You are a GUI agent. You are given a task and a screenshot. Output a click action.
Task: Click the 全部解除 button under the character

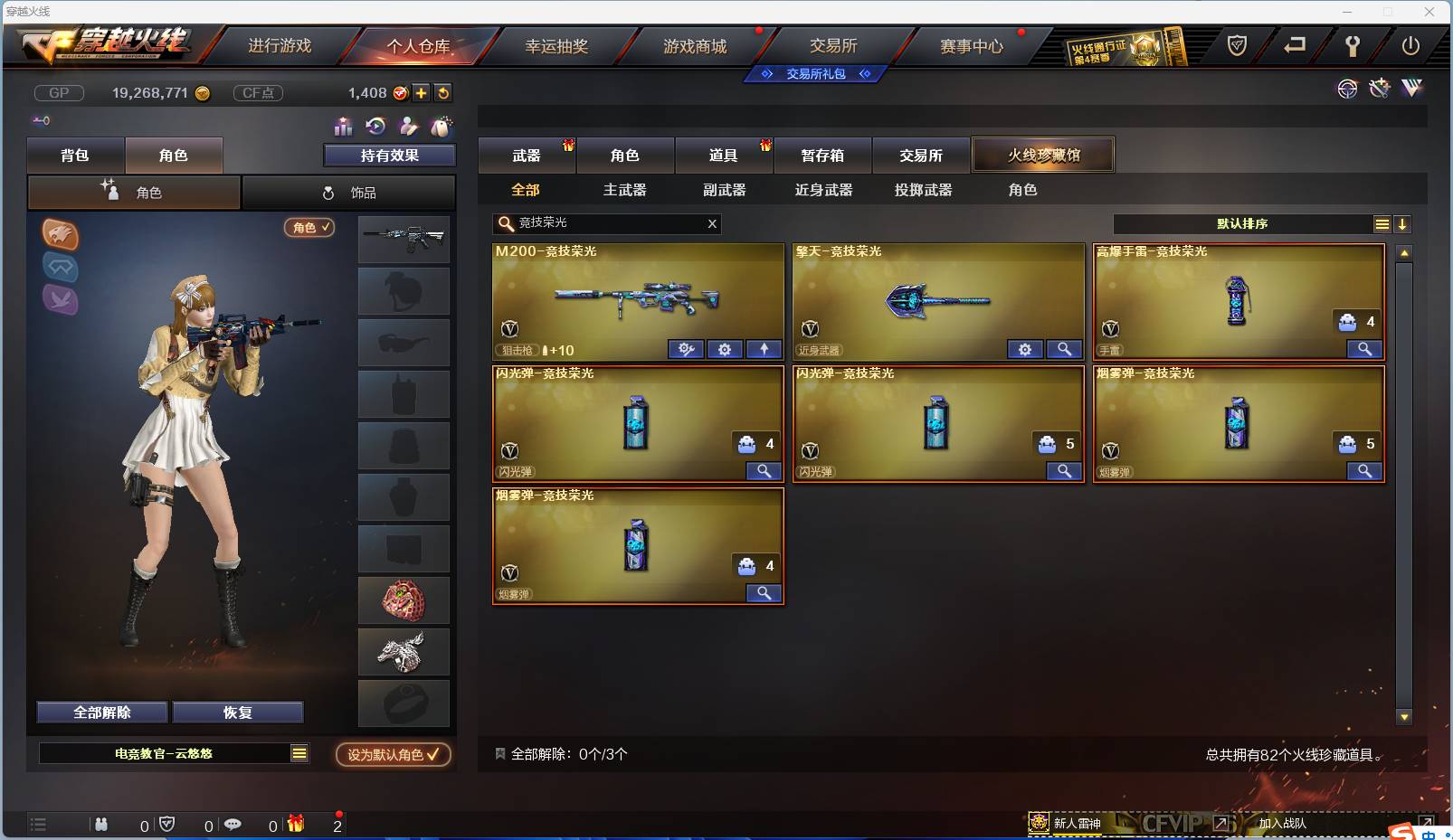point(100,713)
